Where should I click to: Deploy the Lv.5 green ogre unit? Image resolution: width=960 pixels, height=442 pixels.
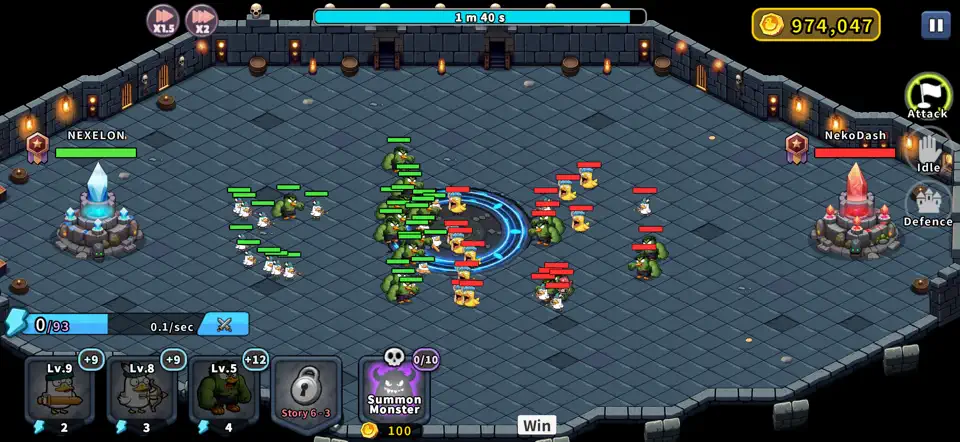coord(224,390)
